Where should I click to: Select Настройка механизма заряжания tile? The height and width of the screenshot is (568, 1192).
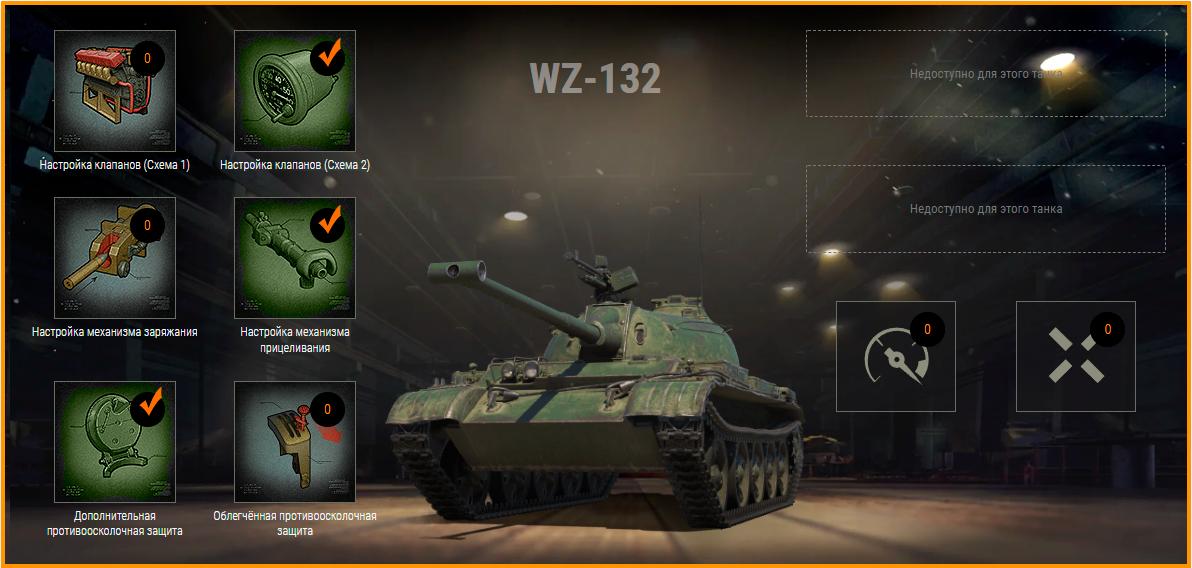pos(115,257)
